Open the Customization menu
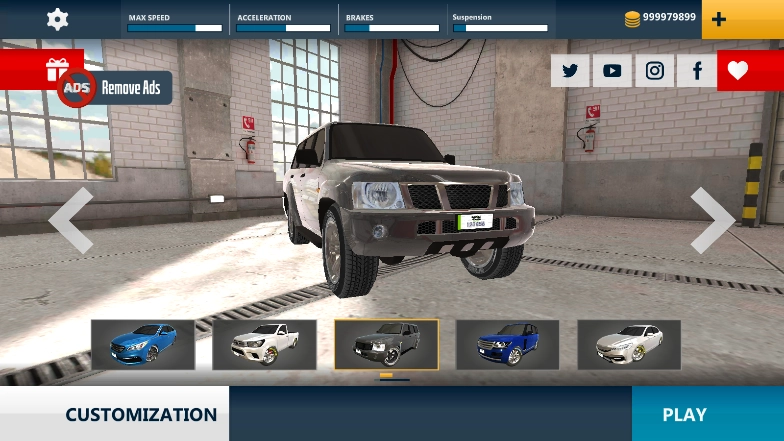 tap(141, 414)
